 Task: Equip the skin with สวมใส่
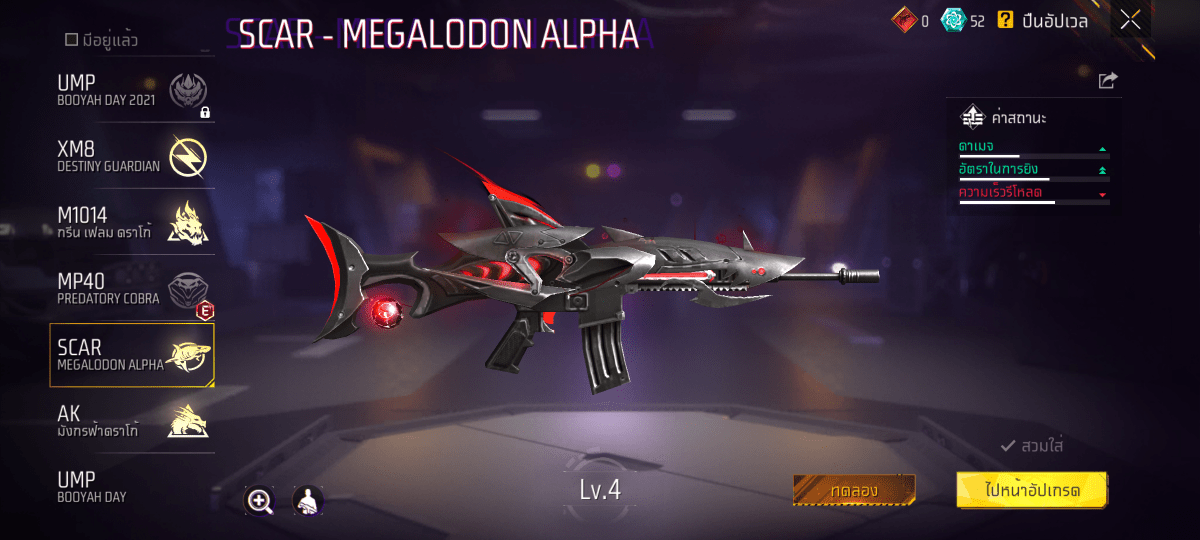click(1032, 446)
